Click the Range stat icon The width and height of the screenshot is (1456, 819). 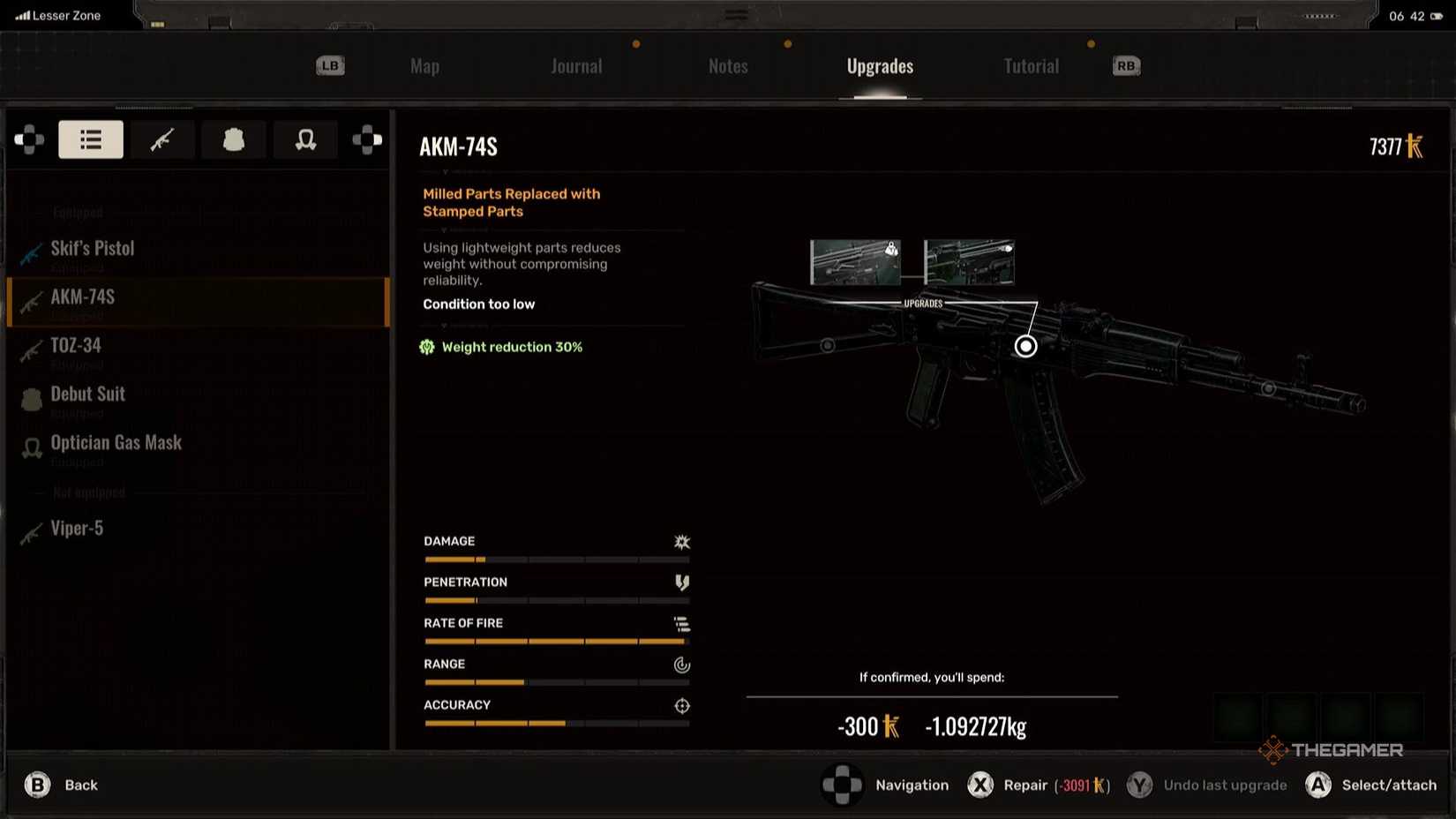pyautogui.click(x=681, y=665)
